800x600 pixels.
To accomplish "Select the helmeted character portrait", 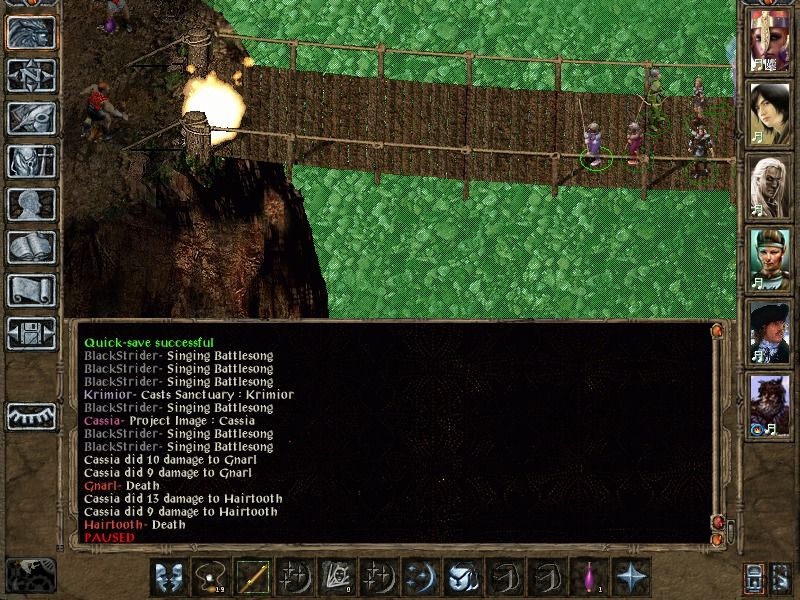I will (x=769, y=42).
